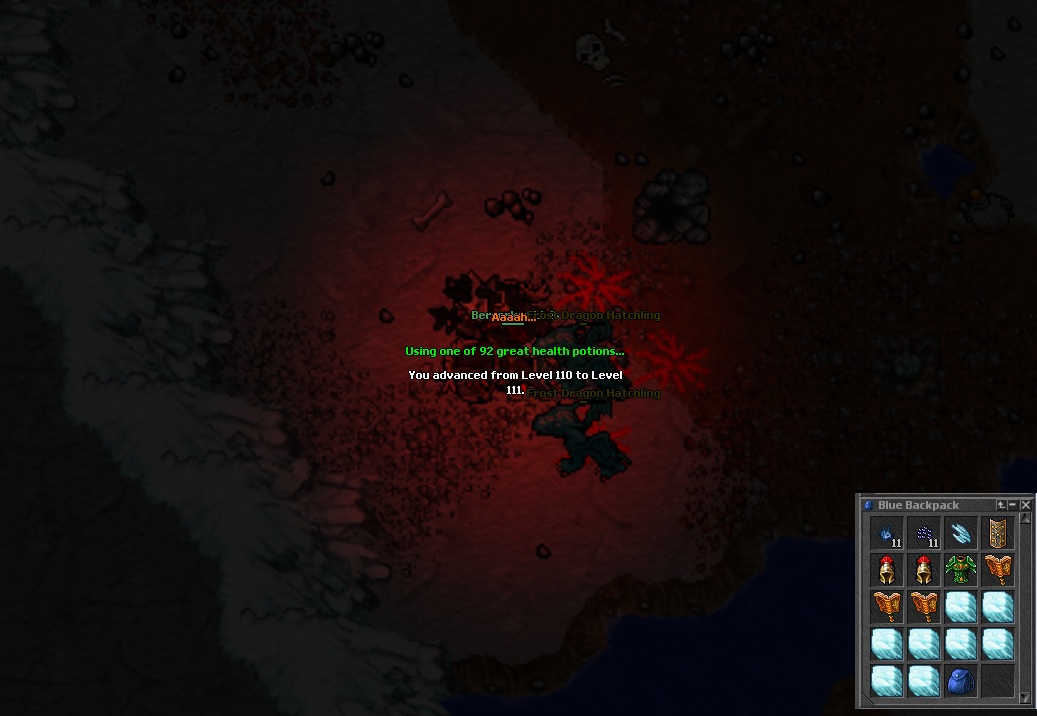Minimize the Blue Backpack container
The image size is (1037, 716).
[x=1012, y=506]
